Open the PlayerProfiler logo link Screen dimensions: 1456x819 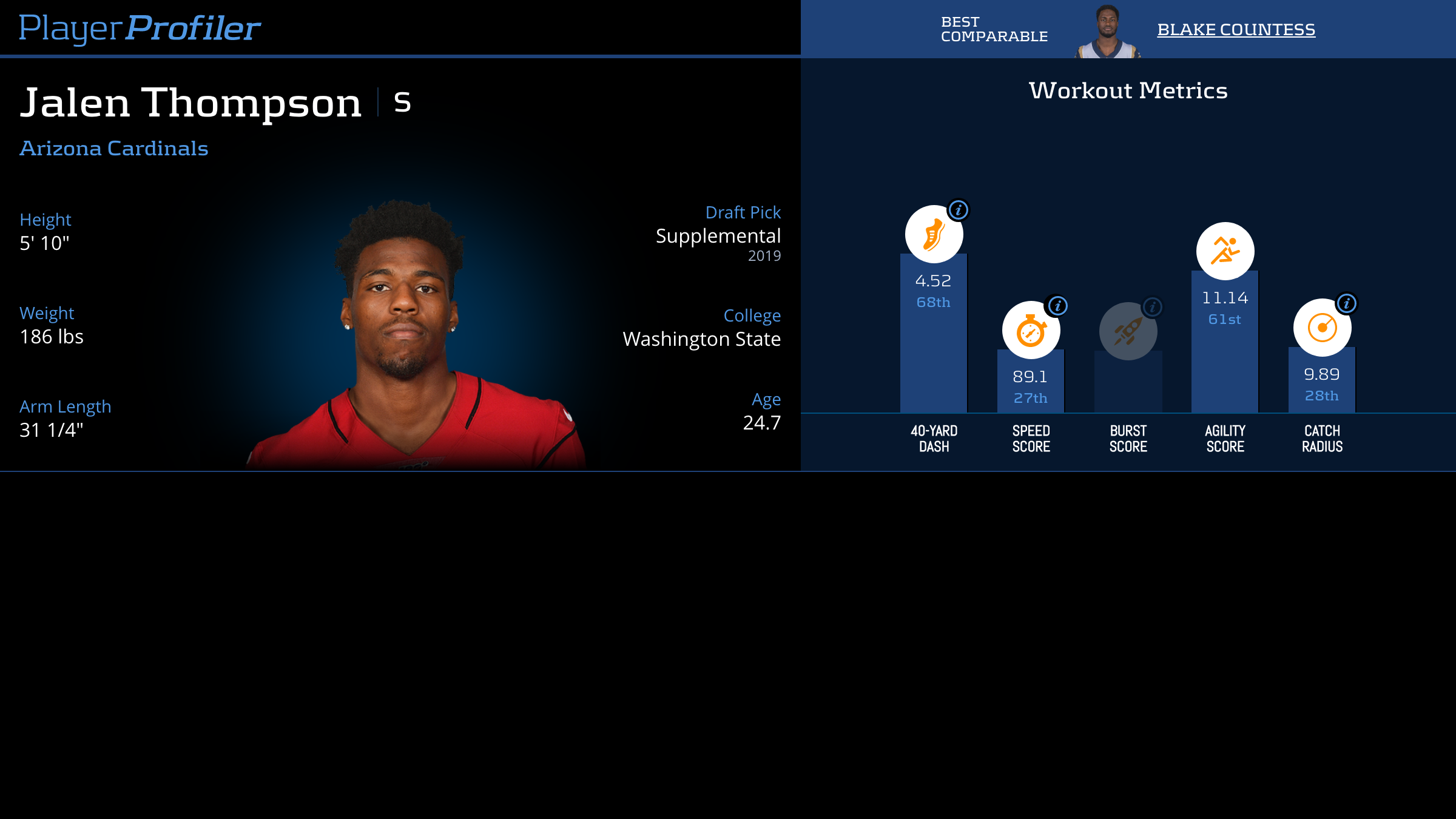coord(140,28)
